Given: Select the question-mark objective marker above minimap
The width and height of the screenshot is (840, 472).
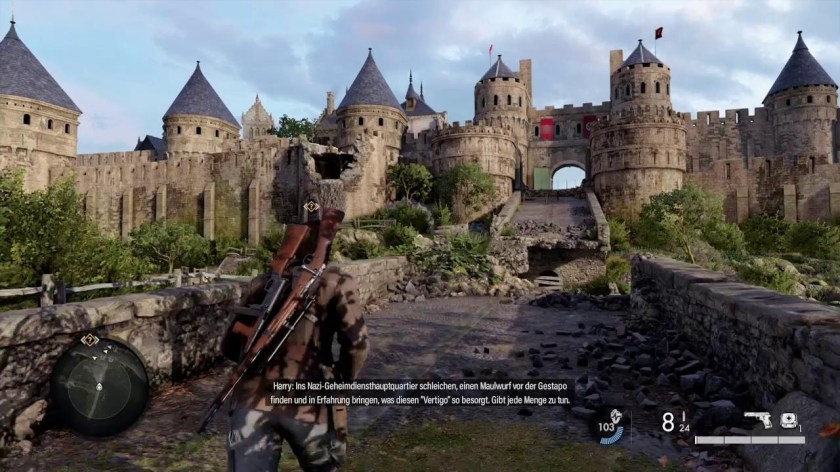Looking at the screenshot, I should (x=90, y=340).
